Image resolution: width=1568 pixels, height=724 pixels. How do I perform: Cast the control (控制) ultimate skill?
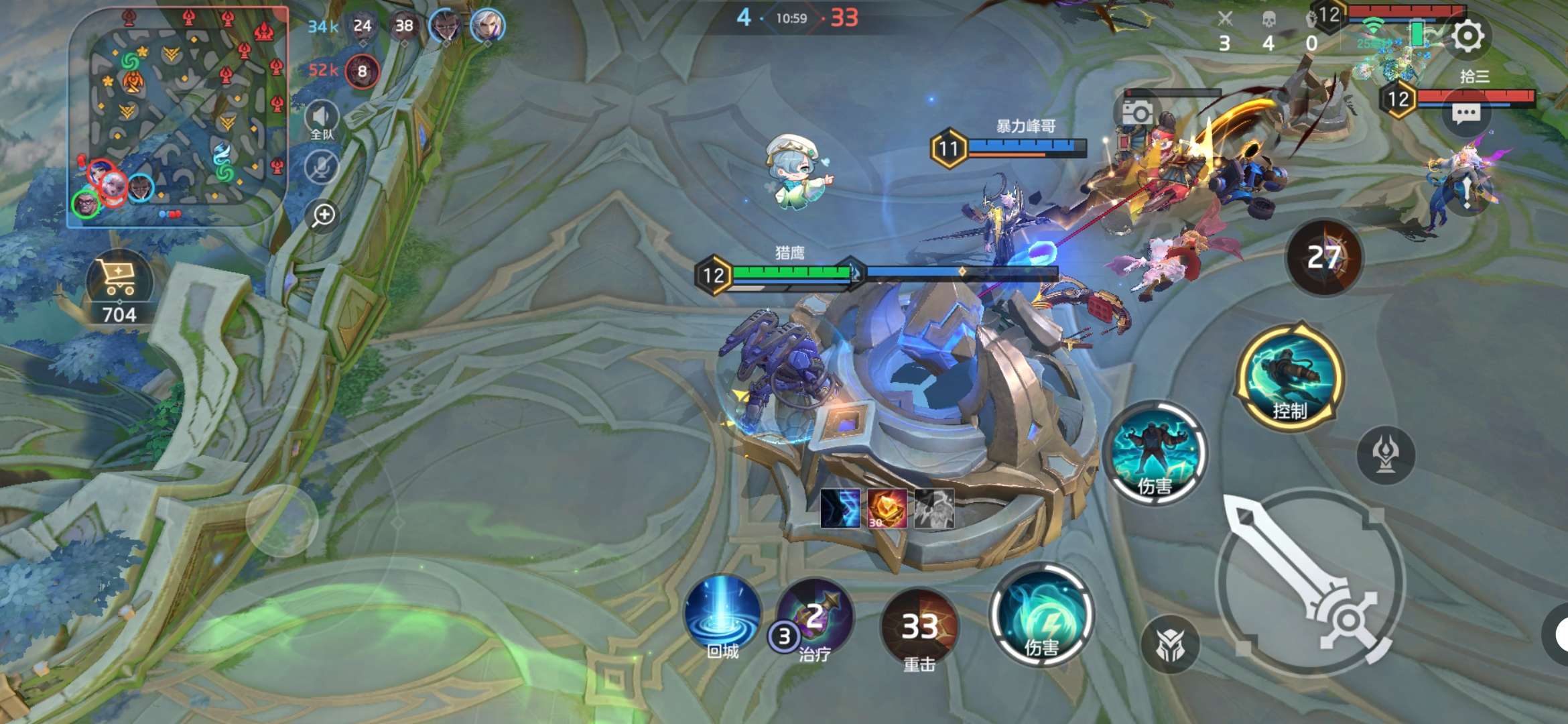point(1290,377)
